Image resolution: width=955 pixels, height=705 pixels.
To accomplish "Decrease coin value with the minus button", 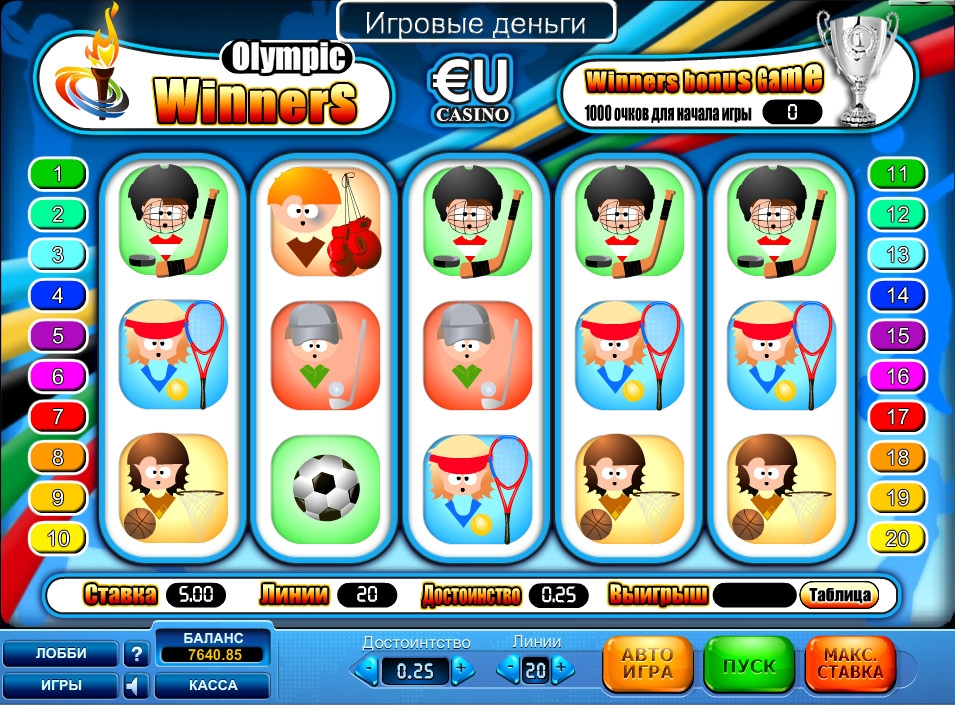I will click(370, 669).
